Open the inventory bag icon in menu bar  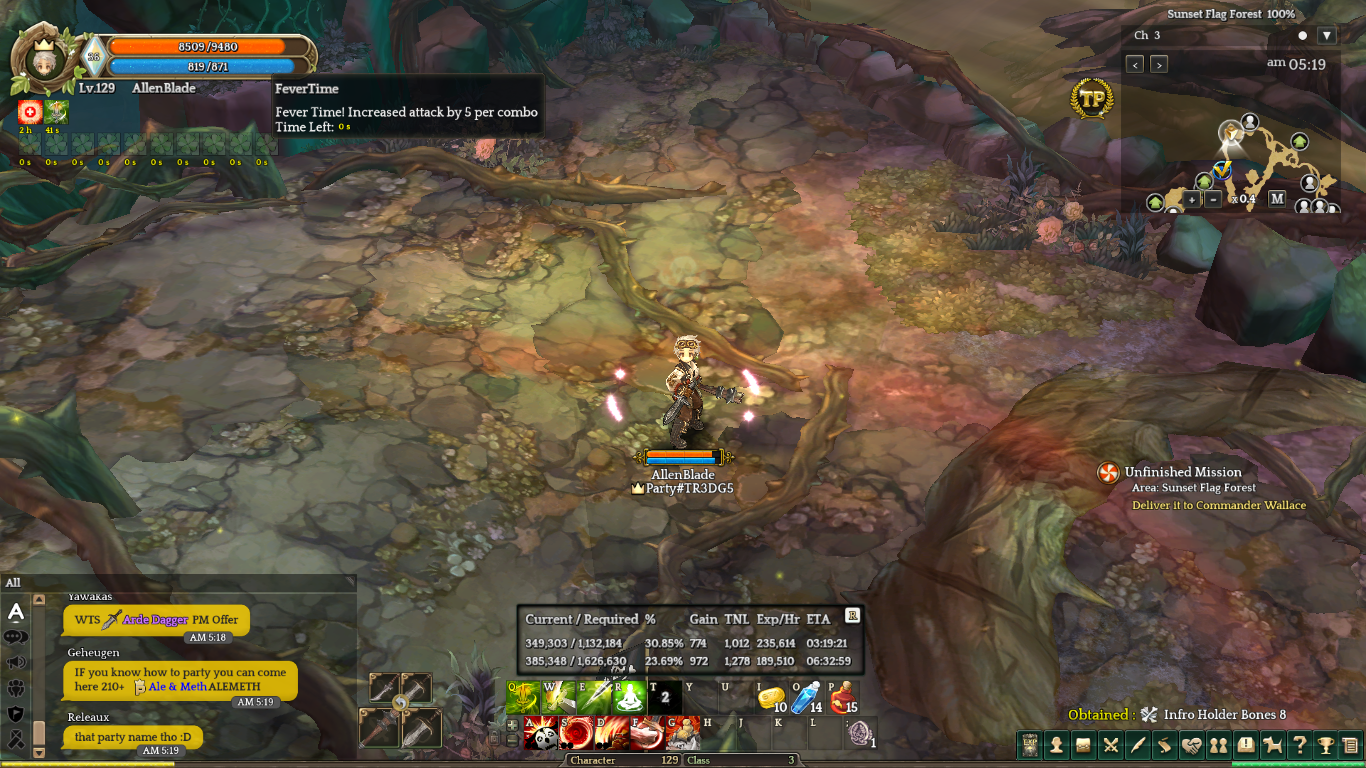coord(1083,745)
